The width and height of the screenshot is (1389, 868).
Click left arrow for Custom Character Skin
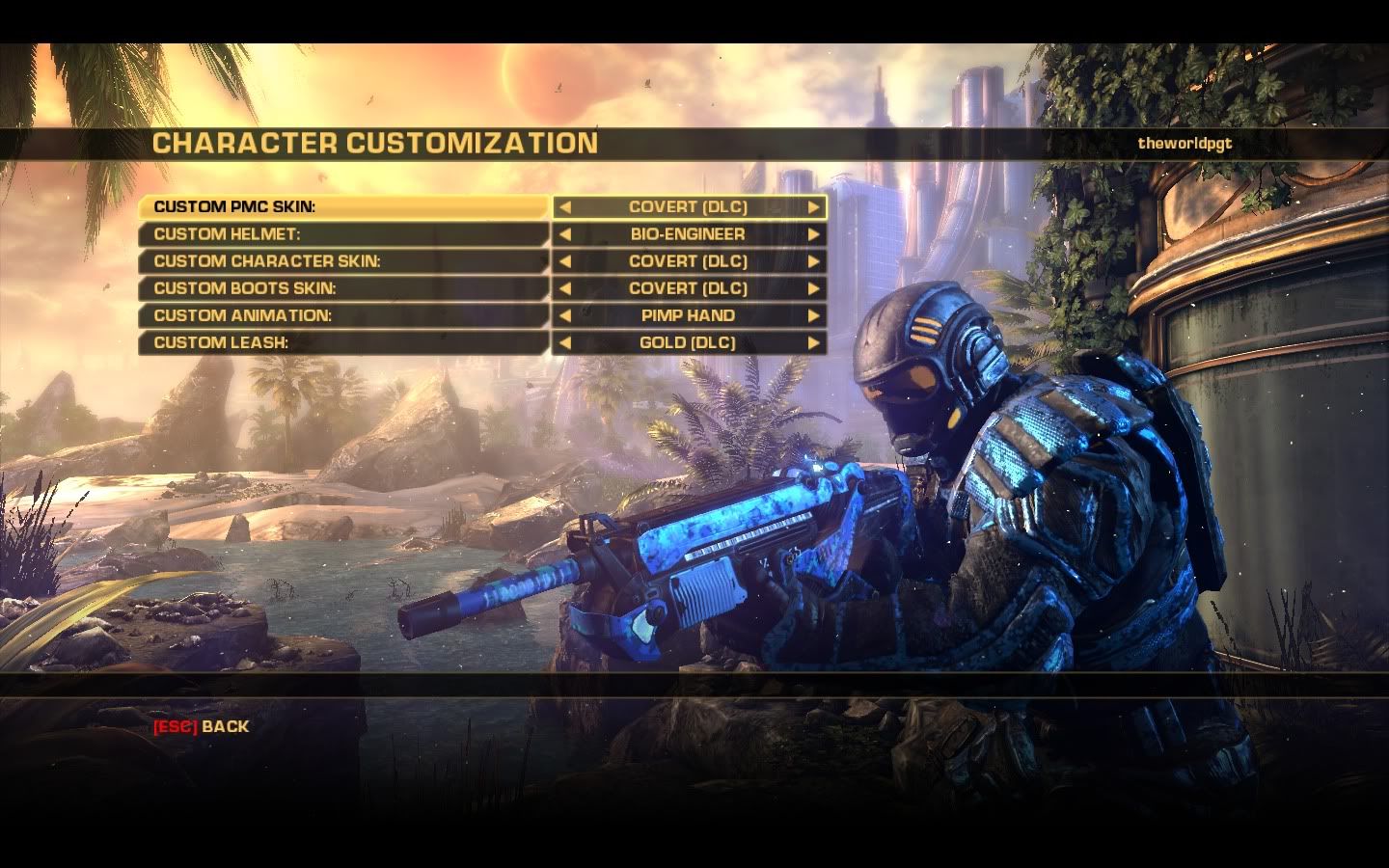565,261
